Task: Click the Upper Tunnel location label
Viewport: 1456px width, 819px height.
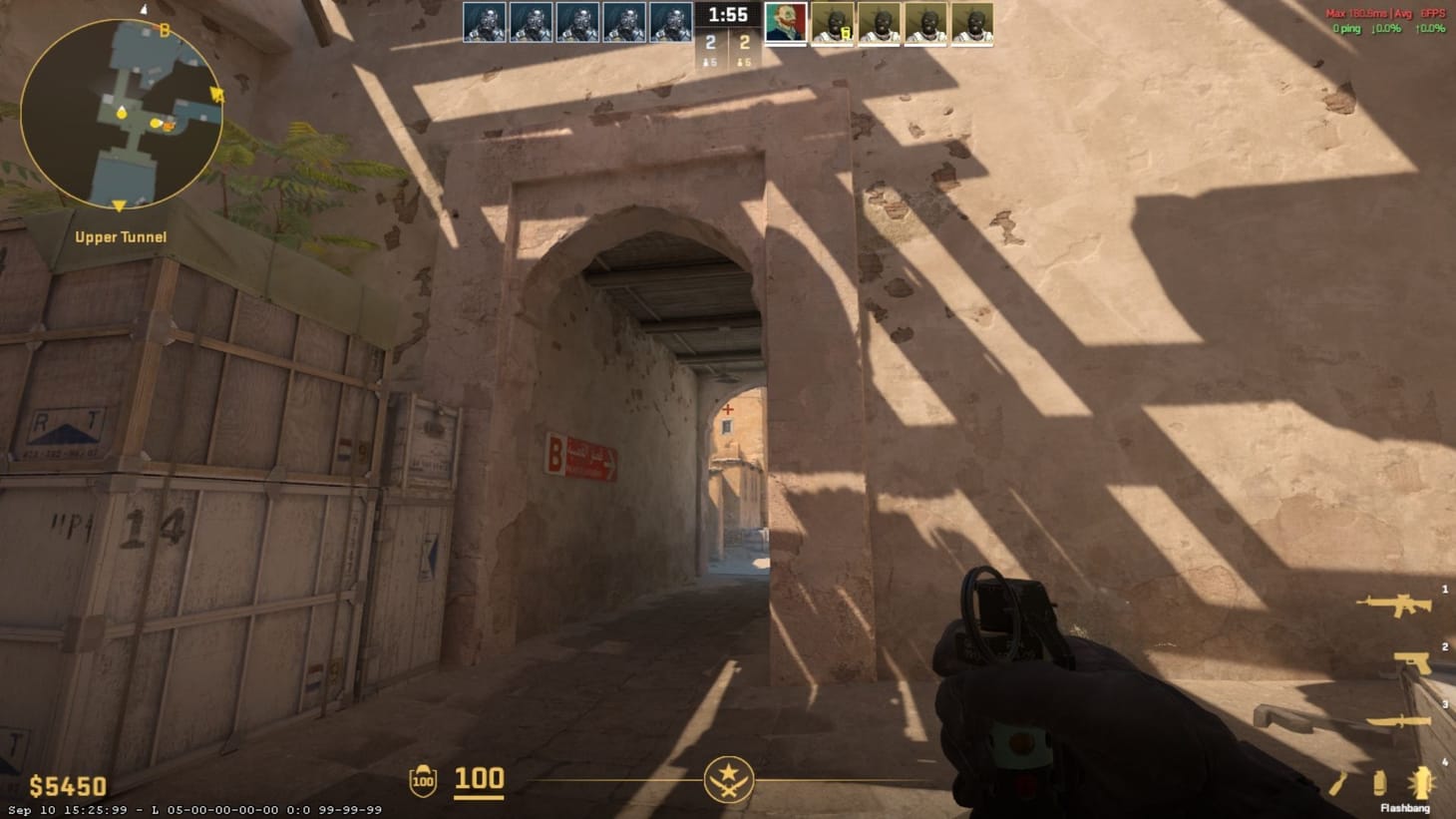Action: tap(120, 236)
